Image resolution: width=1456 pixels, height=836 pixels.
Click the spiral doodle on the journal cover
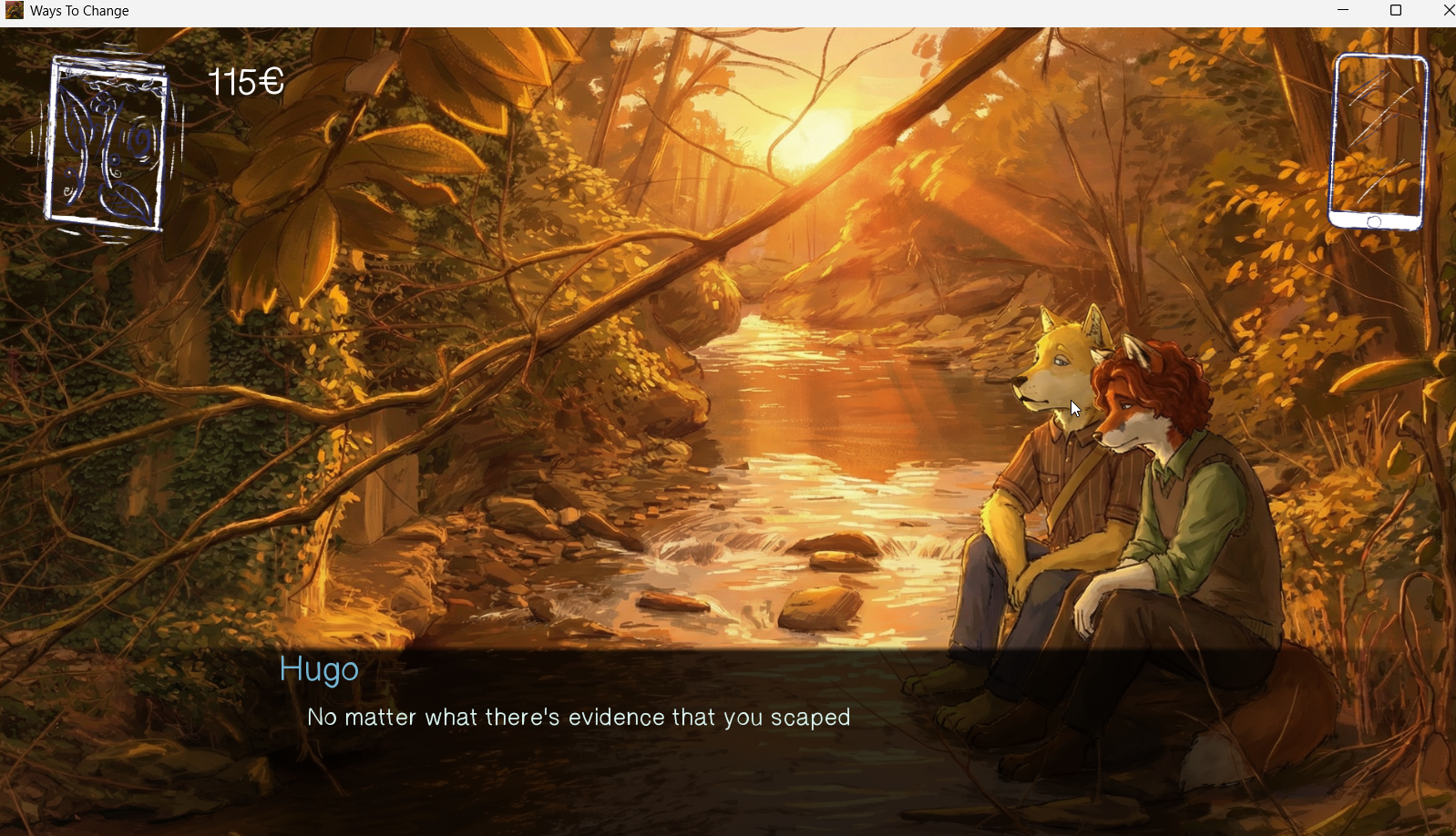140,138
